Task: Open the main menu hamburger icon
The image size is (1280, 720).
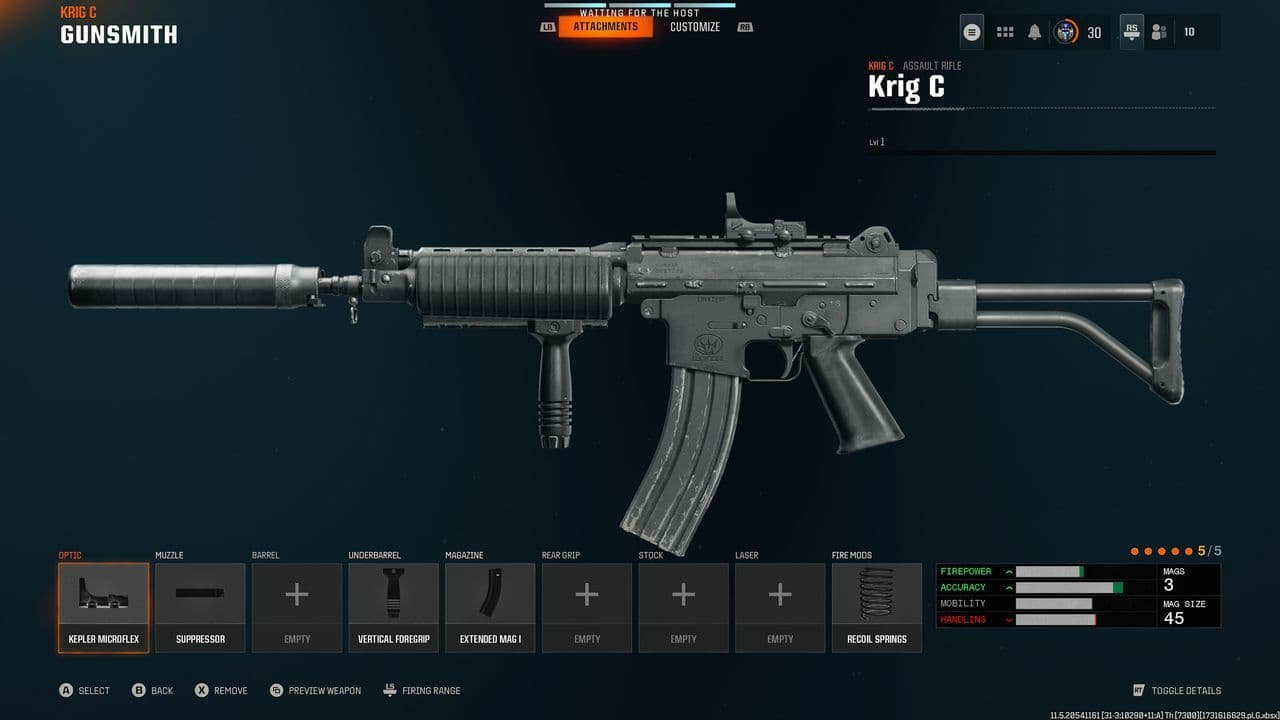Action: pos(971,32)
